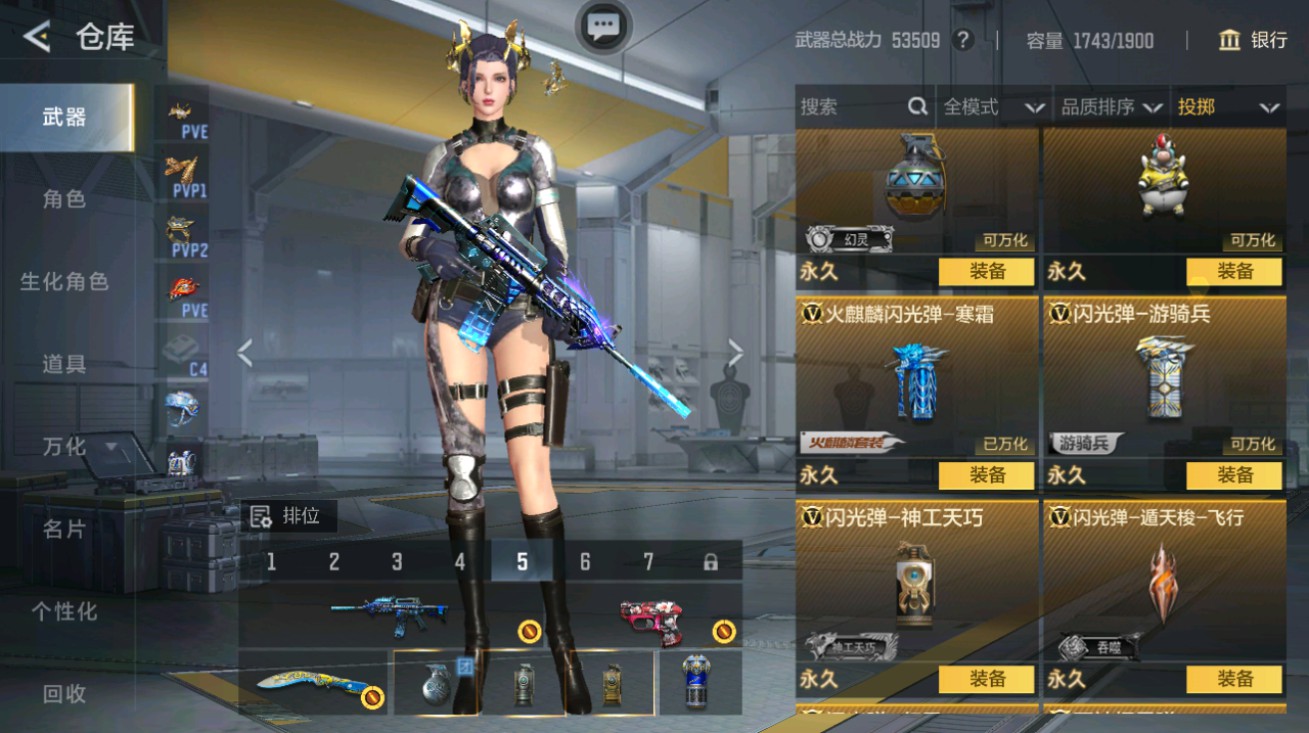Open the 万化 sidebar tab

[x=63, y=447]
